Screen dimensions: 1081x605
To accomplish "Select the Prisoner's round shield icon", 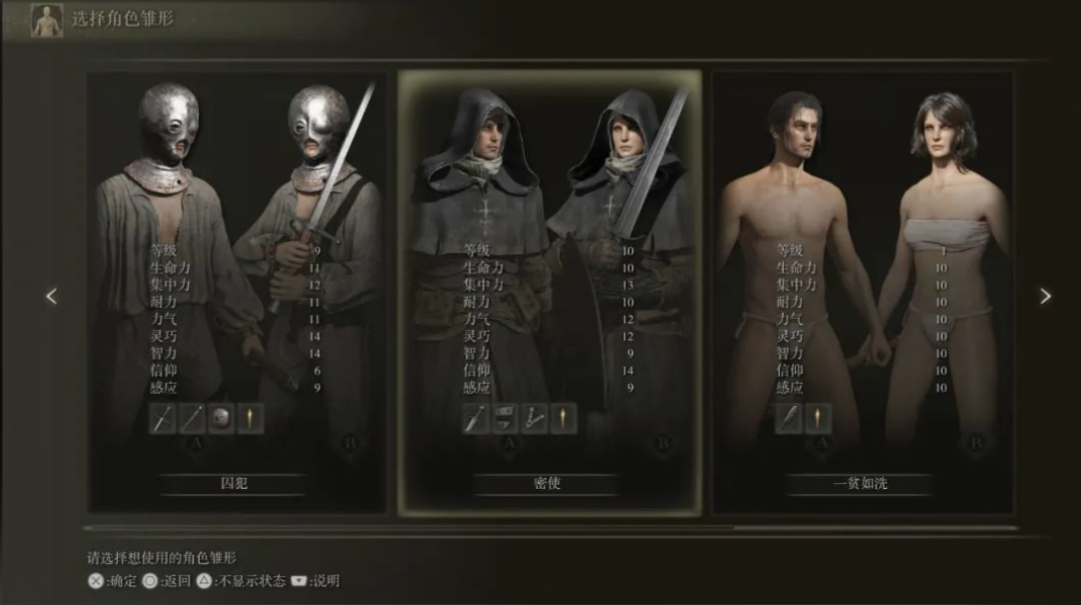I will coord(221,419).
